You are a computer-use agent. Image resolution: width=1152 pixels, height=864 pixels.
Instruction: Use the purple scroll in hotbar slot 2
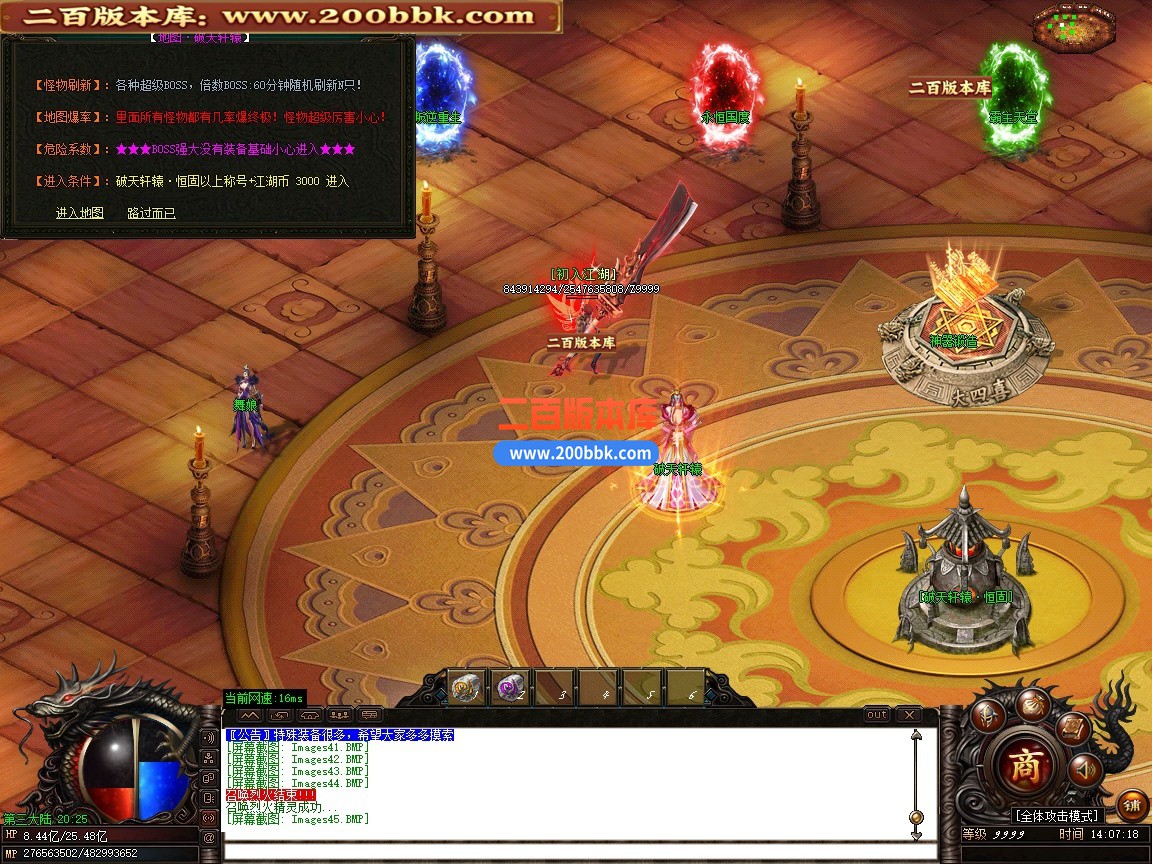coord(510,688)
